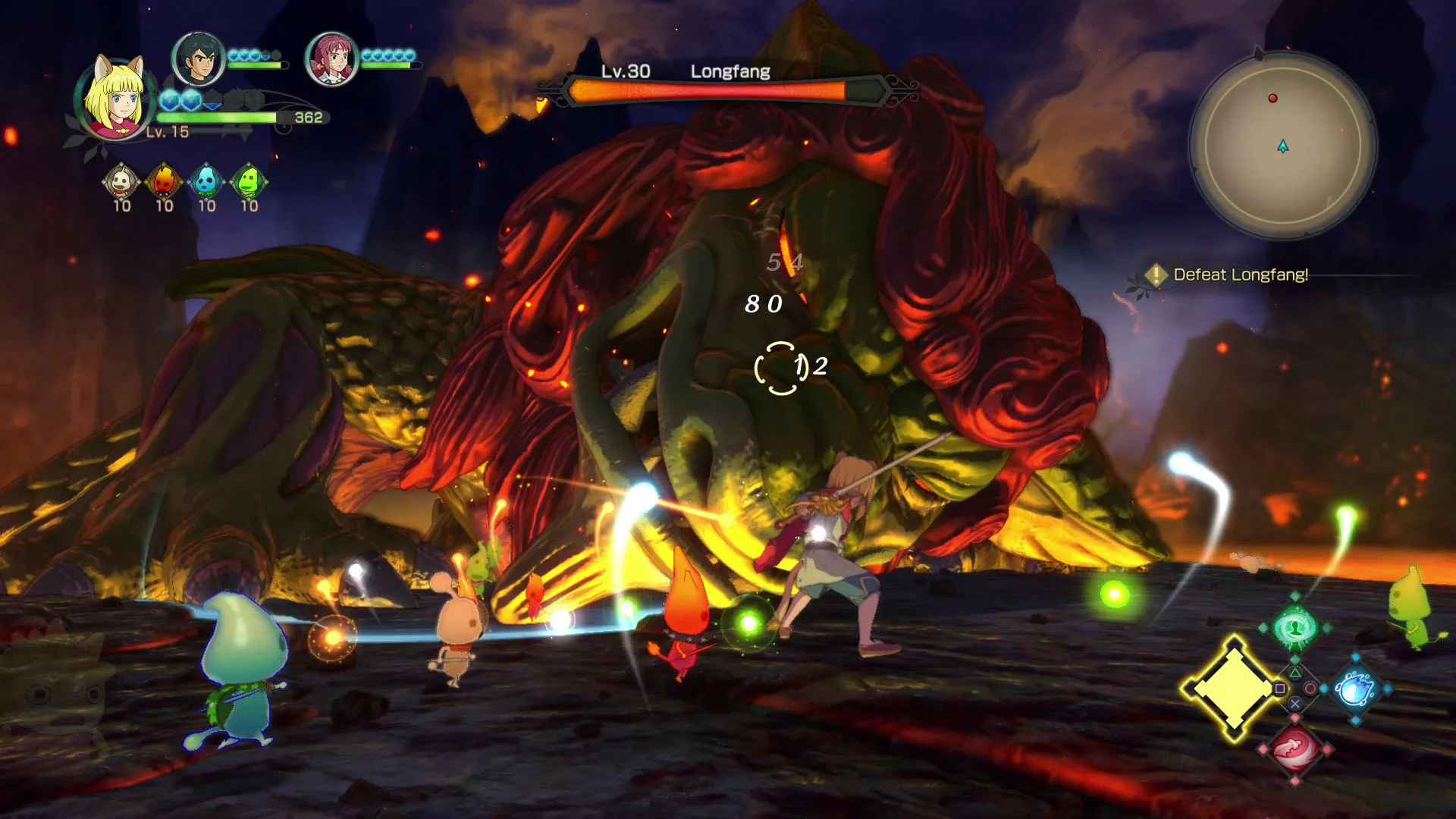Activate the yellow diamond skill slot
Viewport: 1456px width, 819px height.
[x=1233, y=689]
